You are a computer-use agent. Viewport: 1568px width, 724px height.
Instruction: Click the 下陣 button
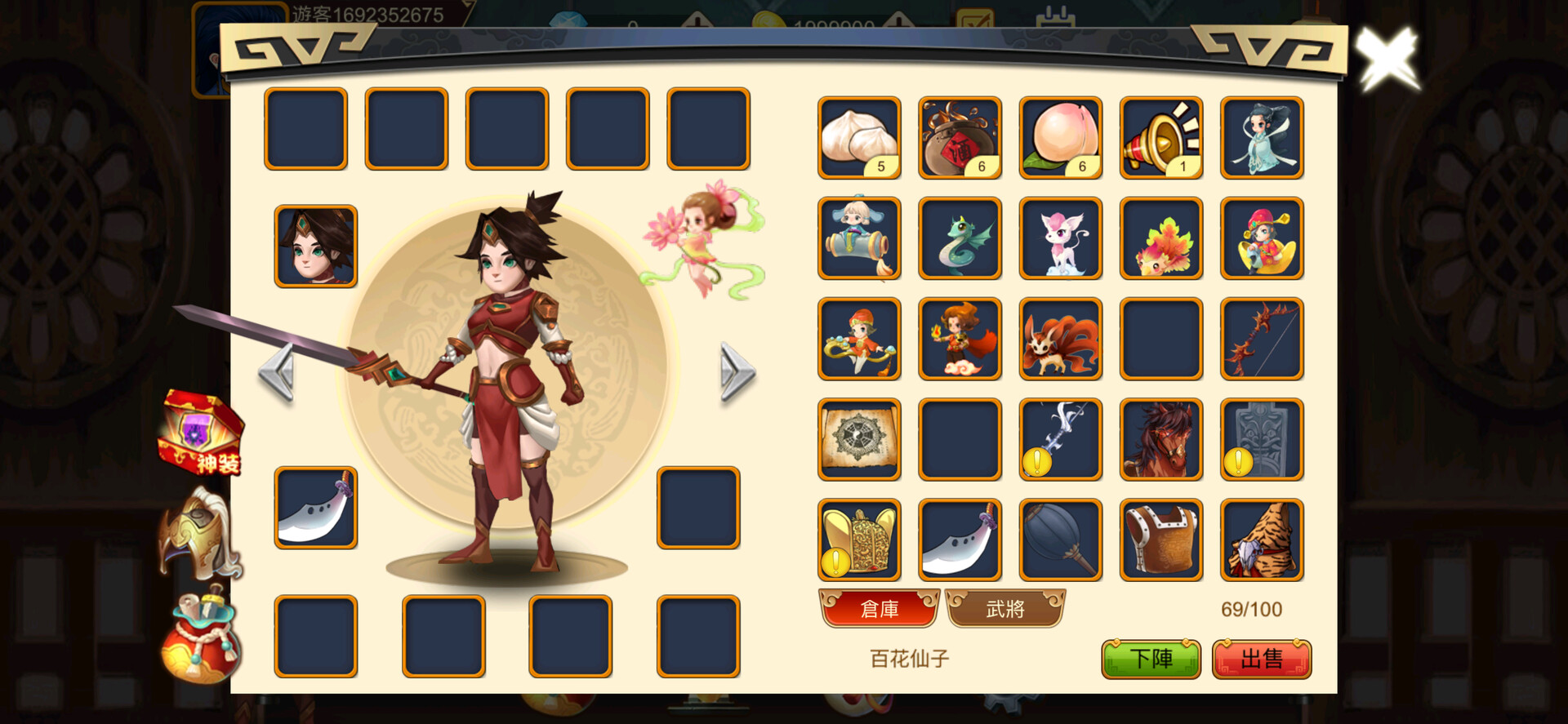tap(1151, 656)
